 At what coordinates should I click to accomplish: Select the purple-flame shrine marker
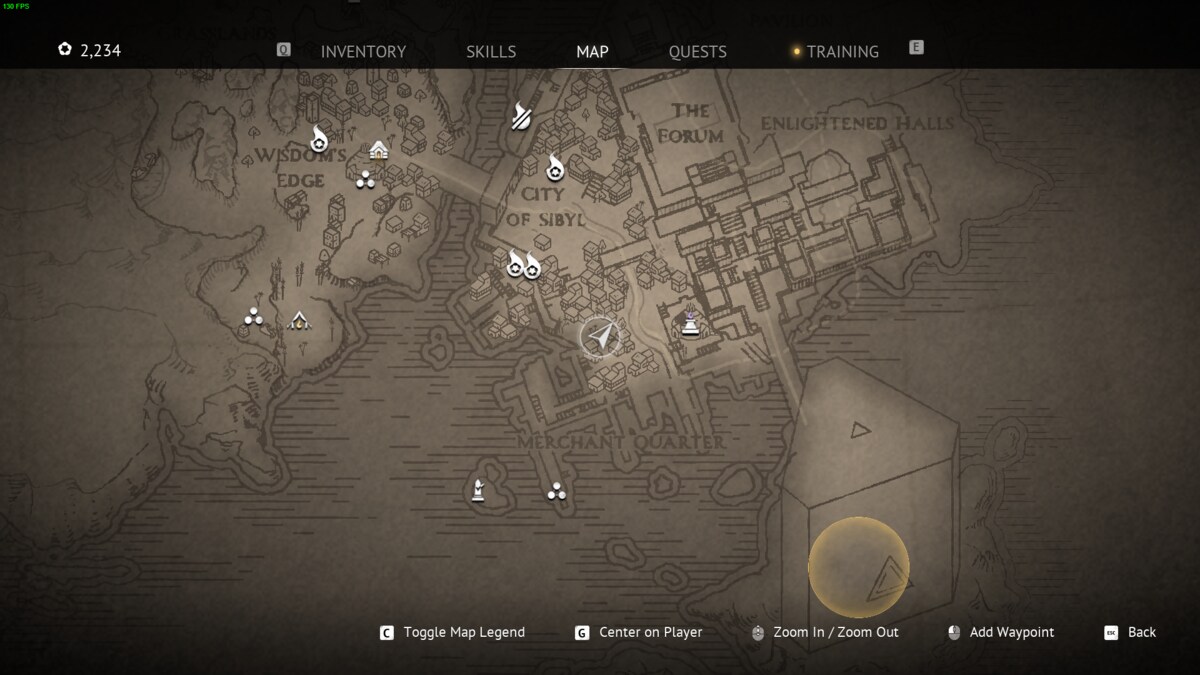tap(690, 321)
